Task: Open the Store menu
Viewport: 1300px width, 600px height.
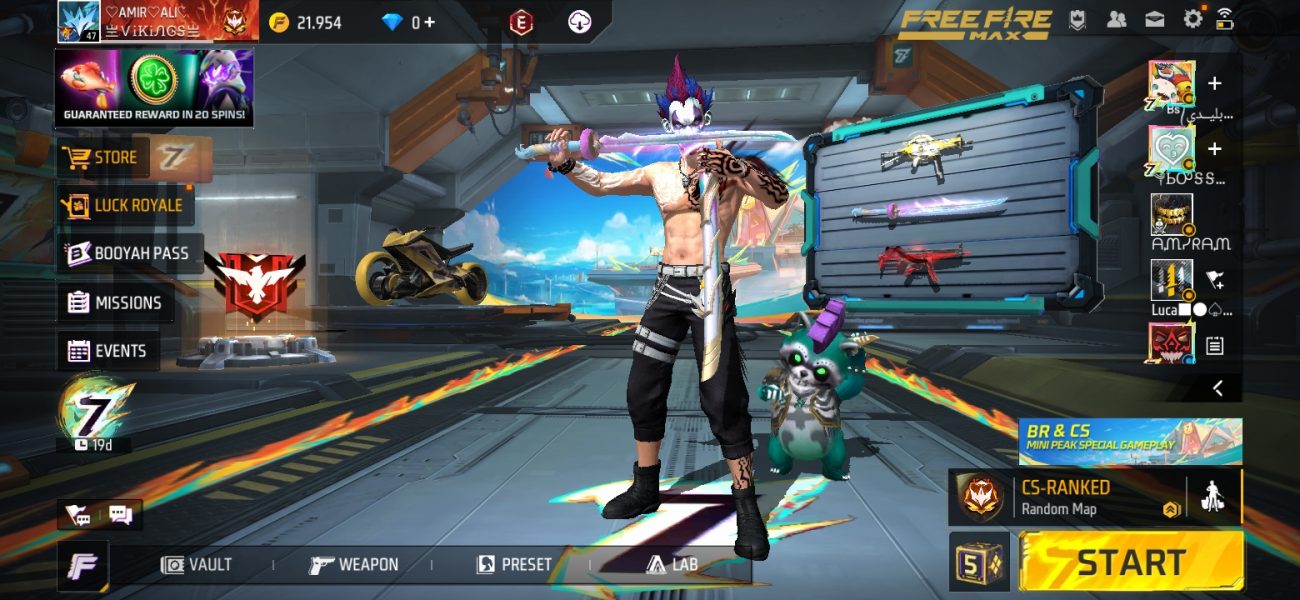Action: 100,158
